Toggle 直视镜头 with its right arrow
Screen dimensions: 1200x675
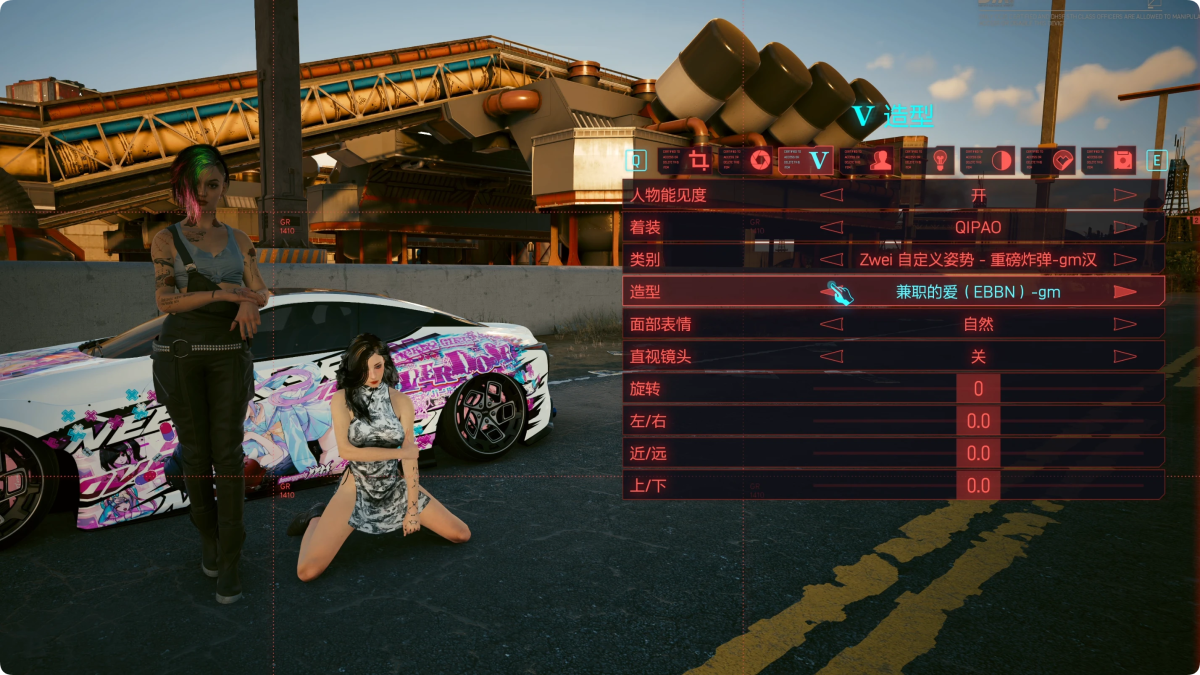pyautogui.click(x=1125, y=356)
